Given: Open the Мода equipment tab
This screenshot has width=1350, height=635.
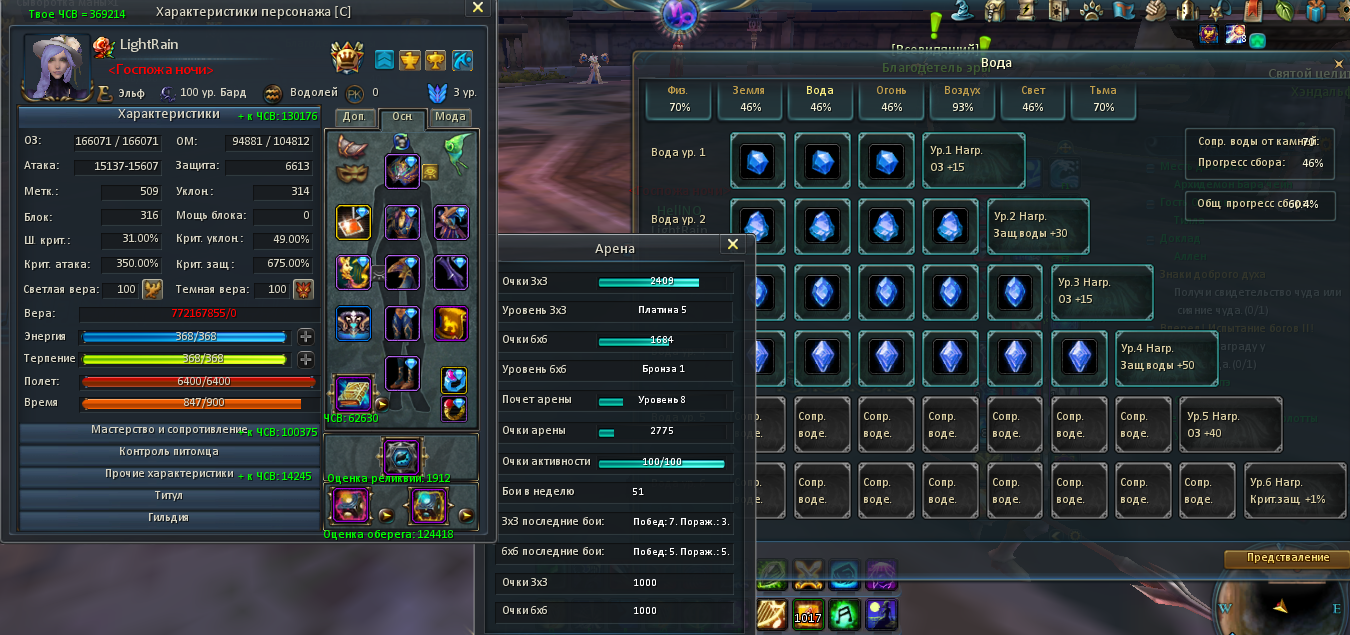Looking at the screenshot, I should coord(450,117).
